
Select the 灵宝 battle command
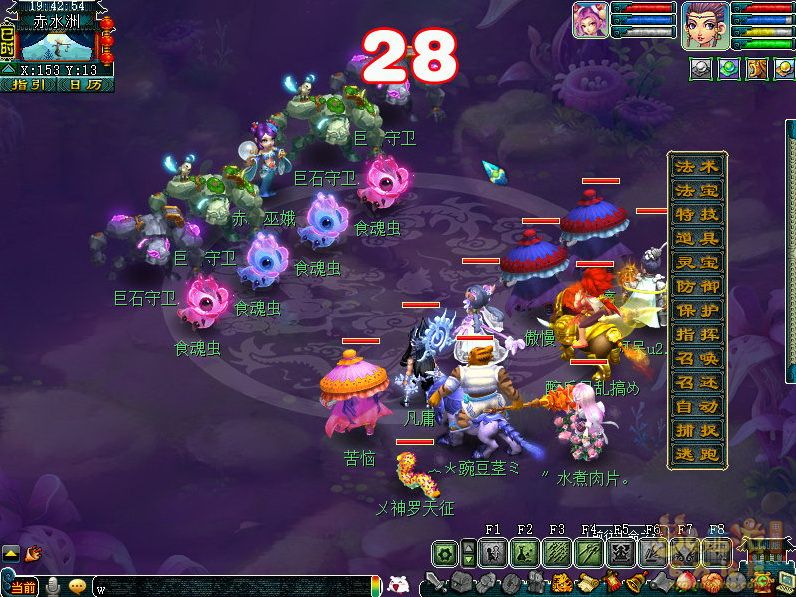[697, 262]
